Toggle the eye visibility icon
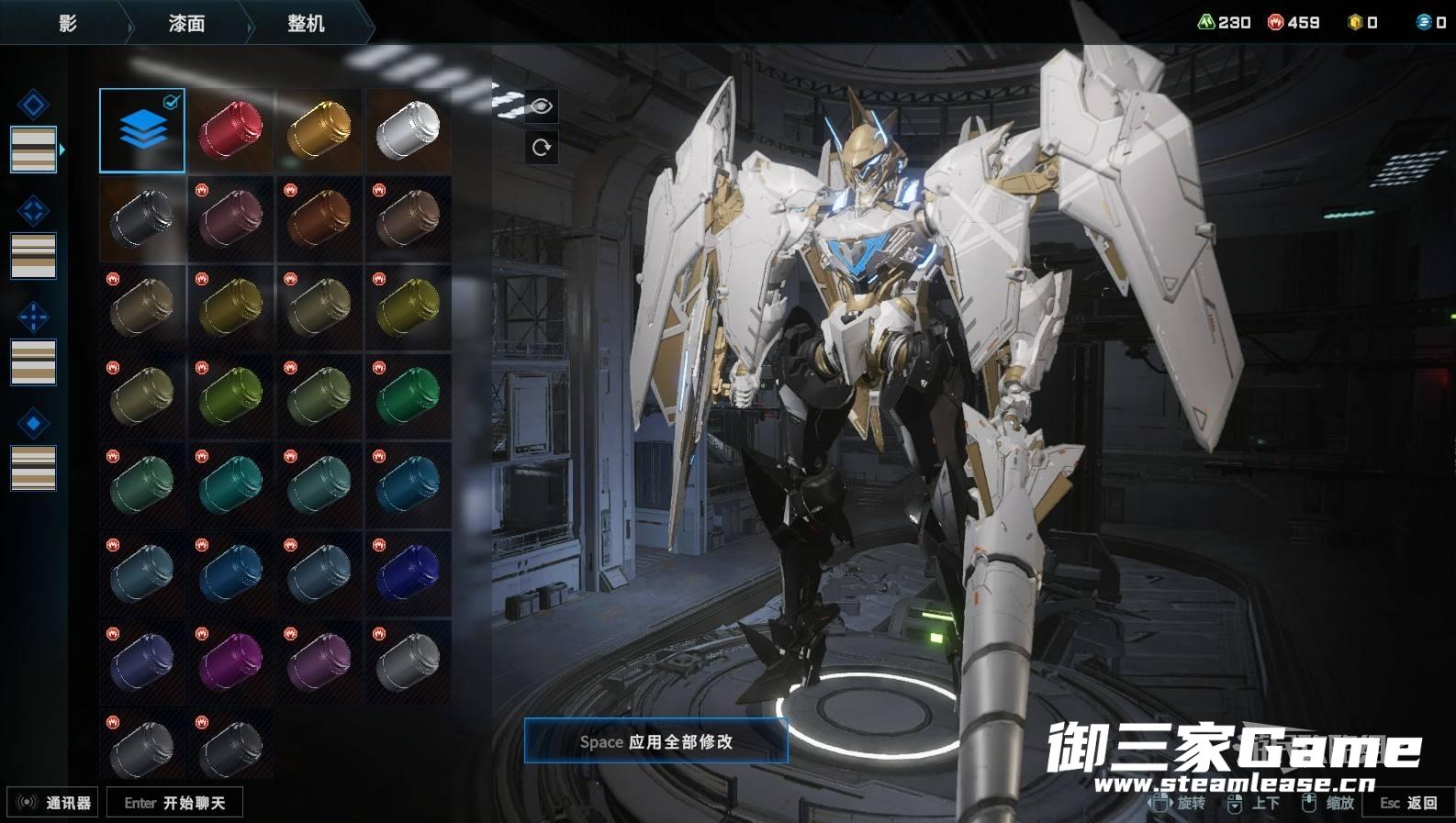Image resolution: width=1456 pixels, height=823 pixels. pos(541,106)
